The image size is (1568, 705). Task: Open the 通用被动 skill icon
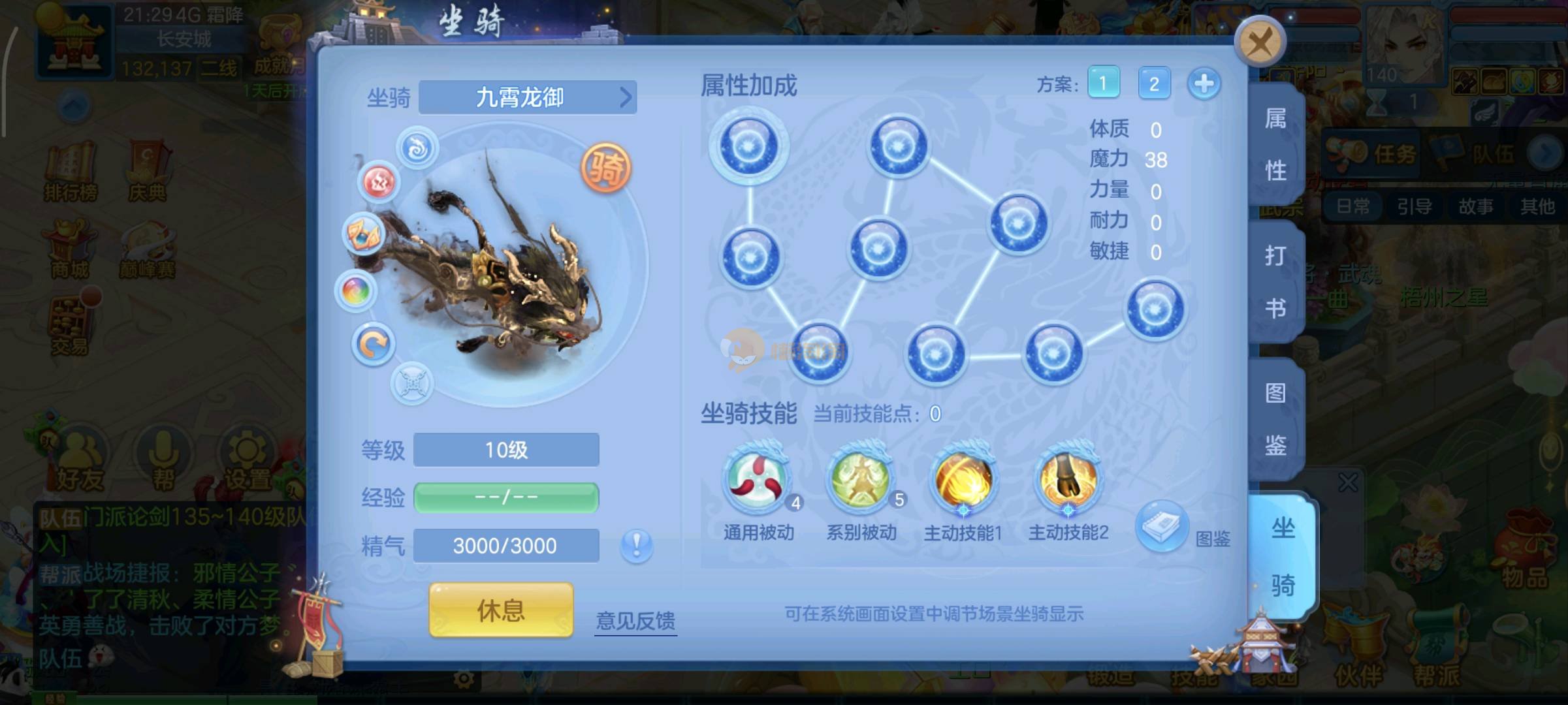[x=758, y=480]
